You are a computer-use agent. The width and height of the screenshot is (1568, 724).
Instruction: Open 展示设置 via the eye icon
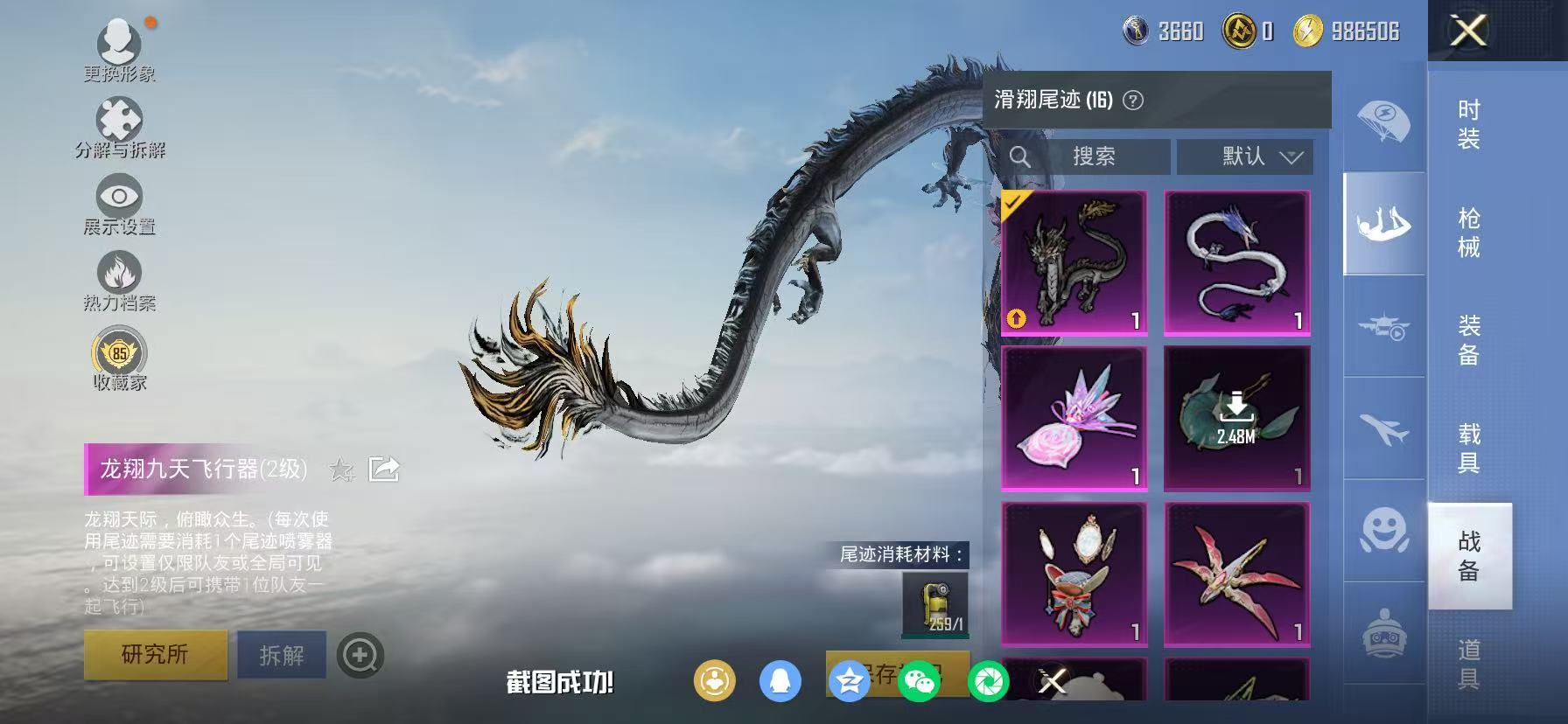coord(120,196)
